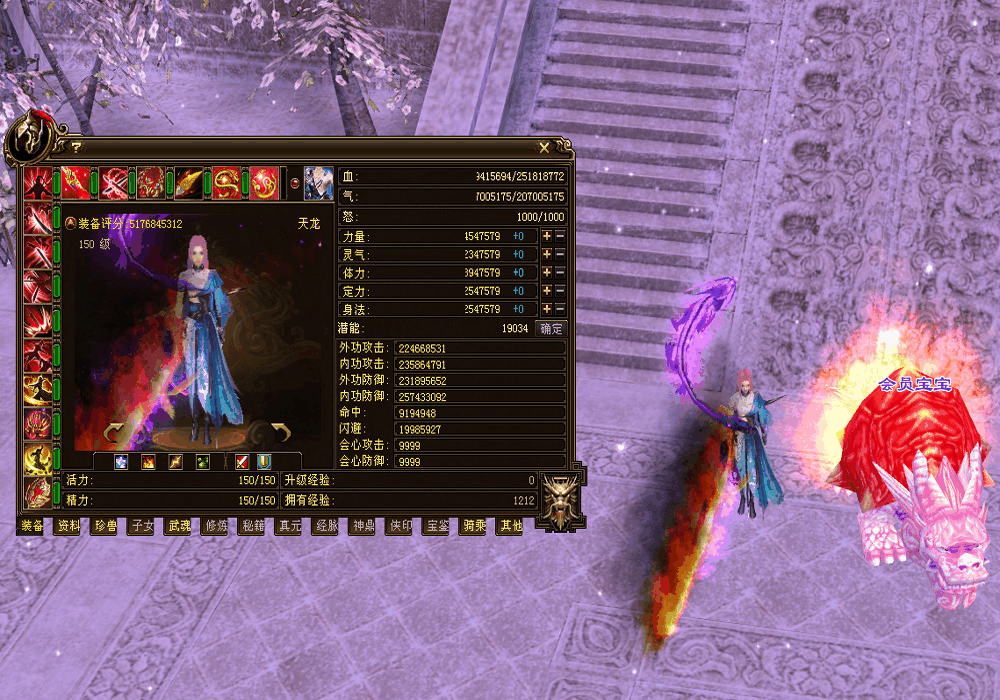The height and width of the screenshot is (700, 1000).
Task: Click the blue shield icon under the model
Action: [x=265, y=462]
